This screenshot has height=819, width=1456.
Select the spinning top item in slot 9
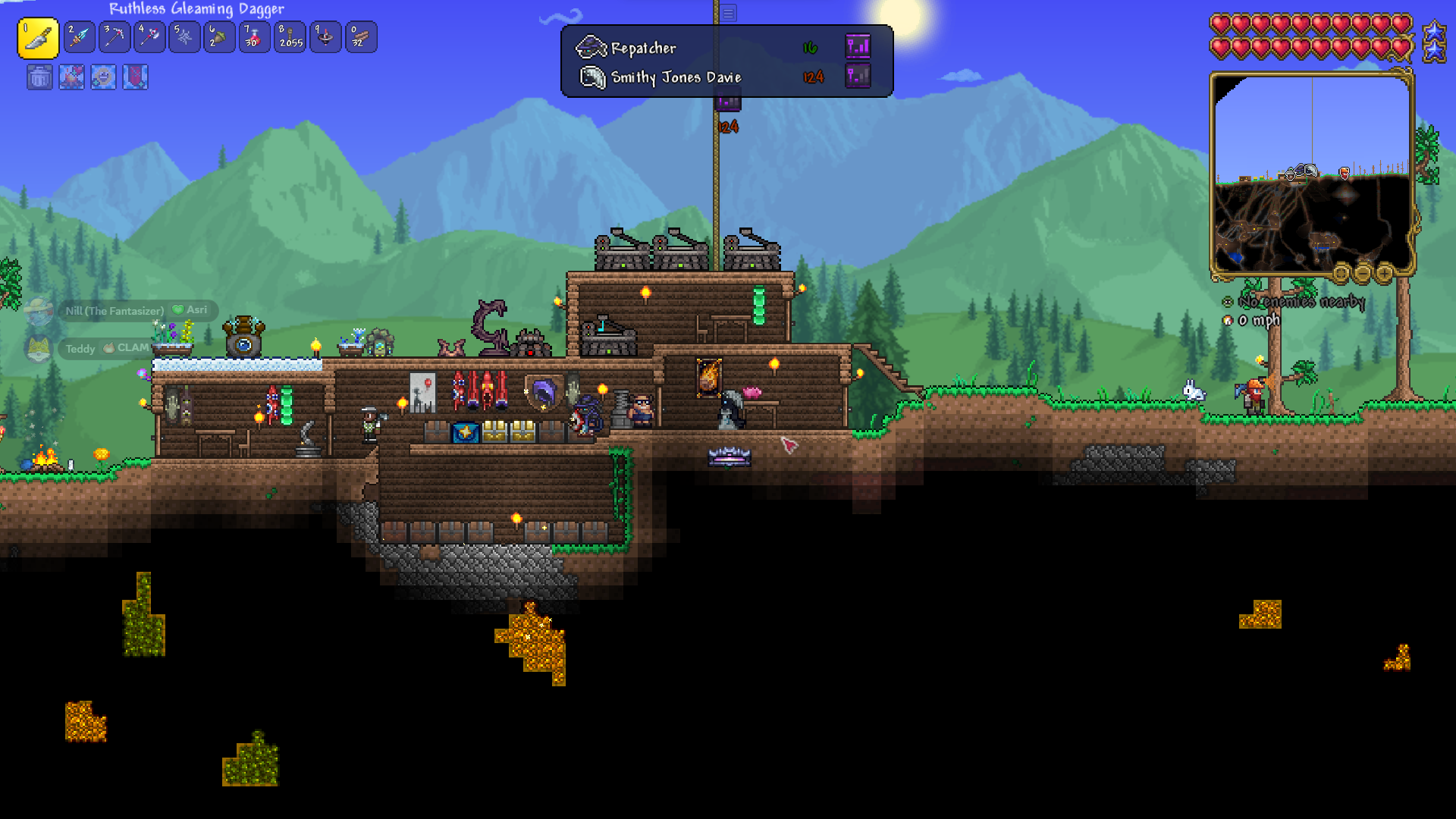coord(325,37)
